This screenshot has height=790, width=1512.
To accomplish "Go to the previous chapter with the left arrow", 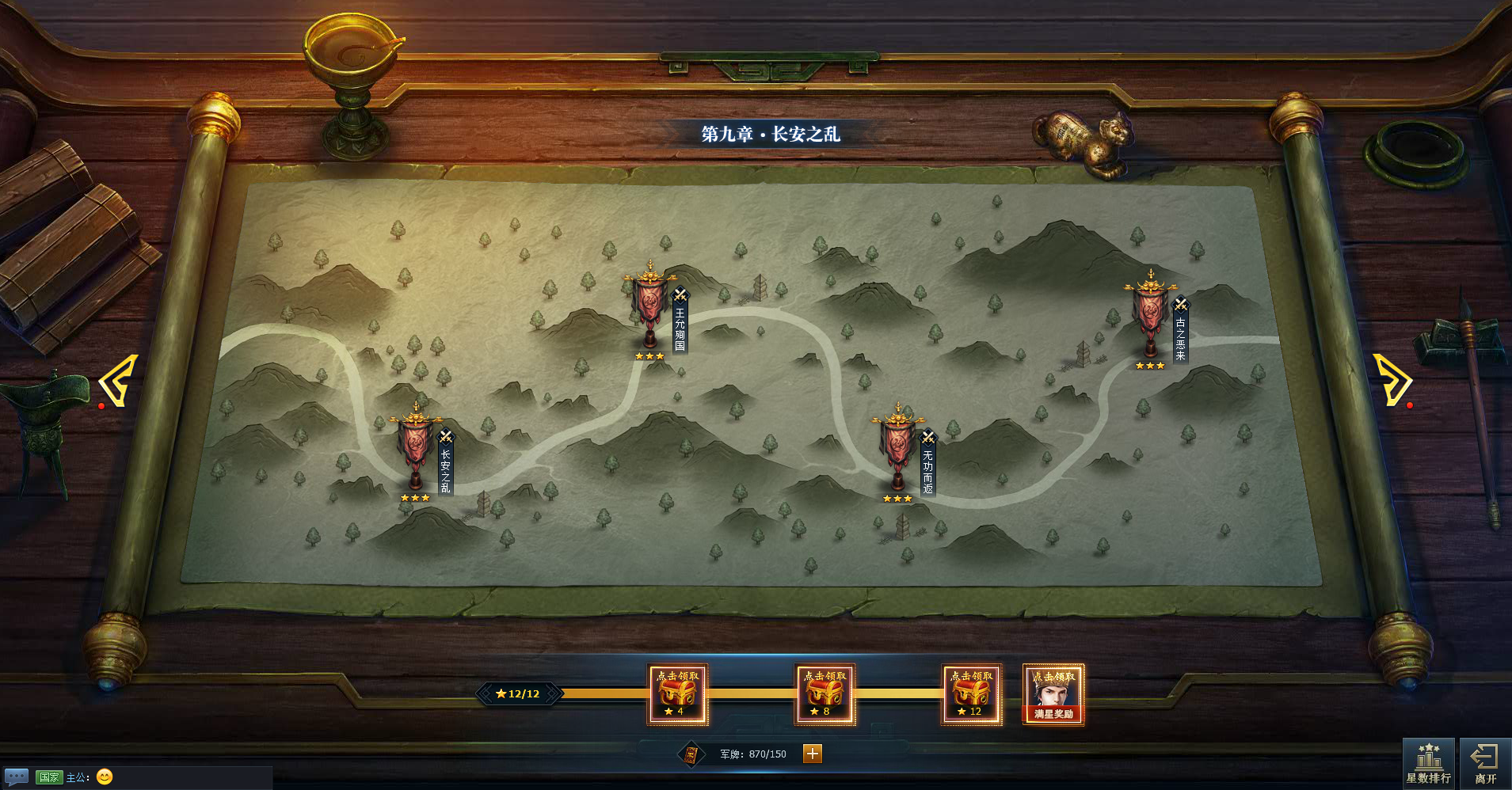I will (x=119, y=381).
